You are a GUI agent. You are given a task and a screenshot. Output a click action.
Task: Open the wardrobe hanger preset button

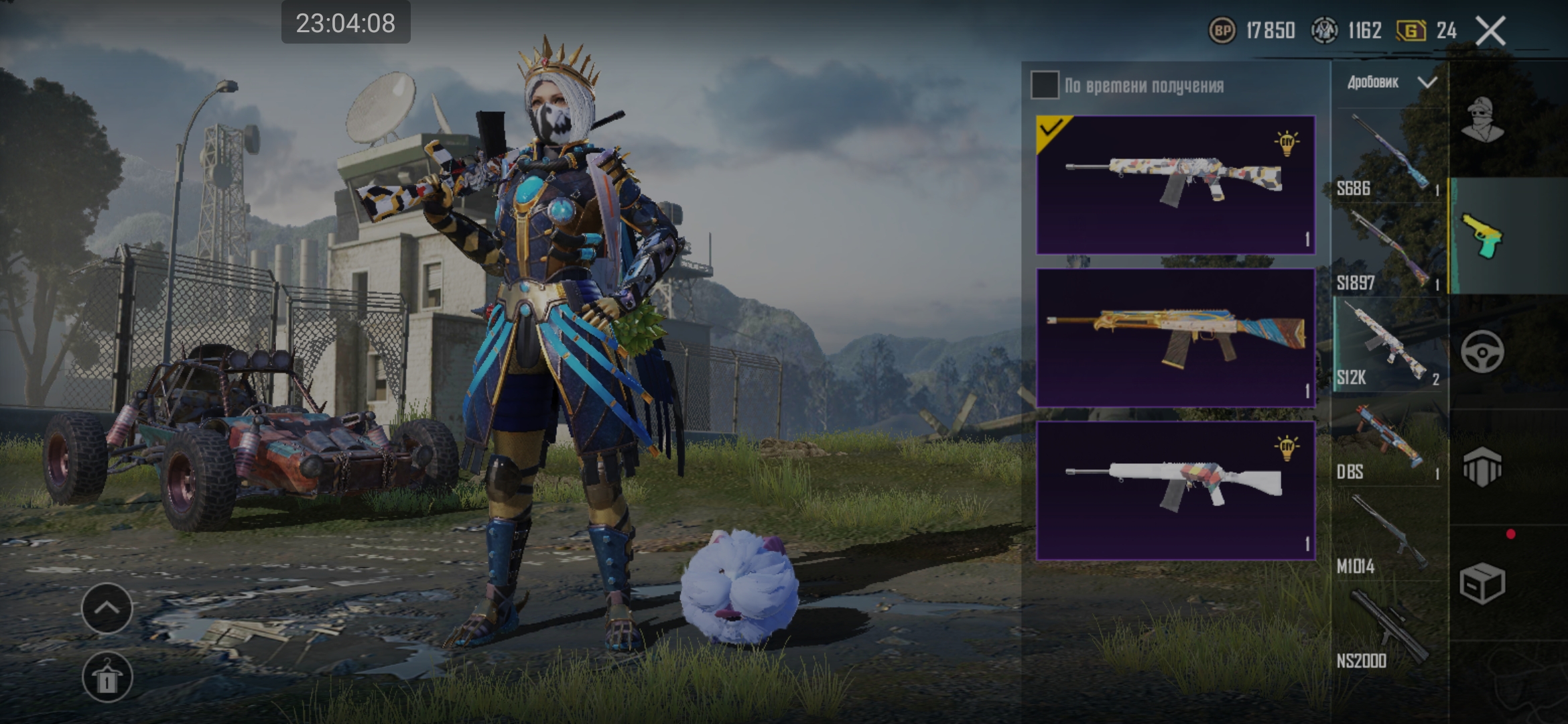point(107,677)
